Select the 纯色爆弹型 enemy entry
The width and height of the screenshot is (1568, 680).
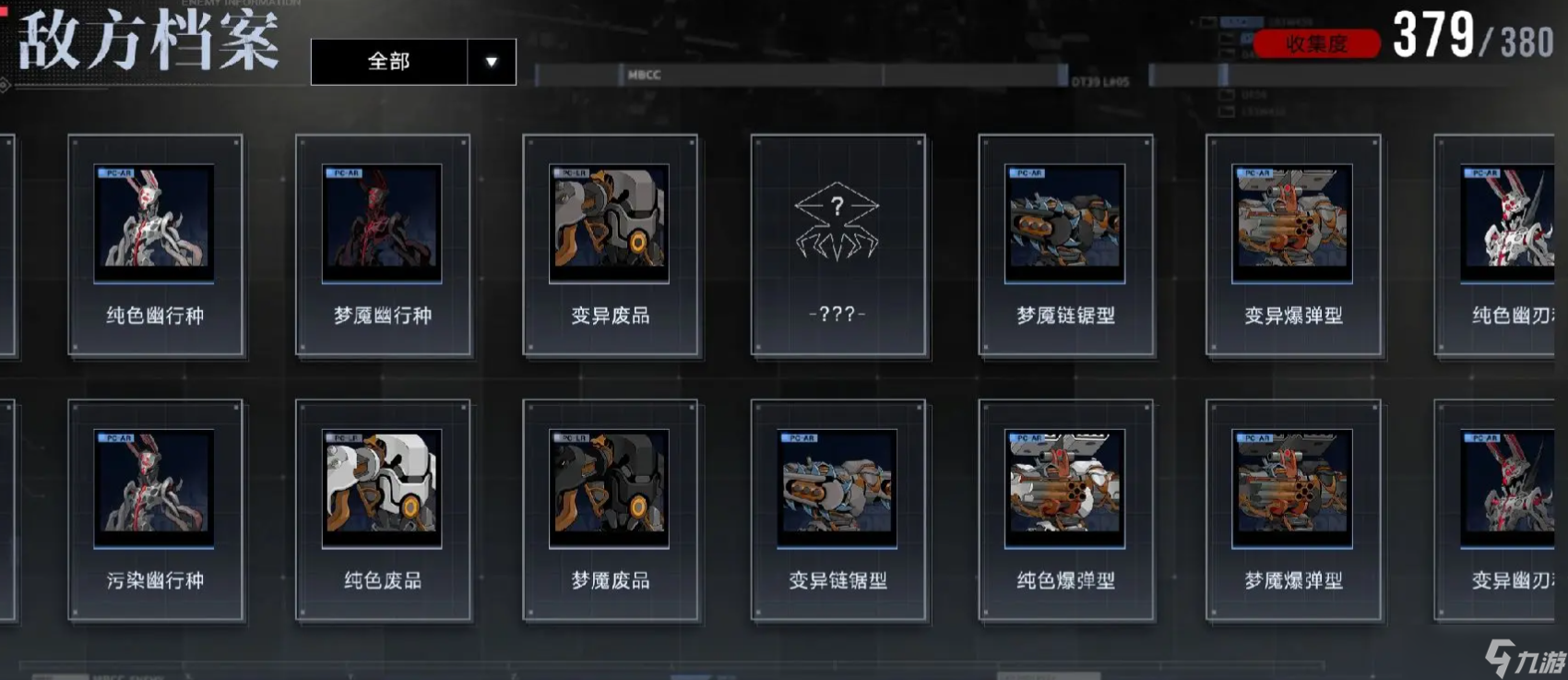[1065, 509]
